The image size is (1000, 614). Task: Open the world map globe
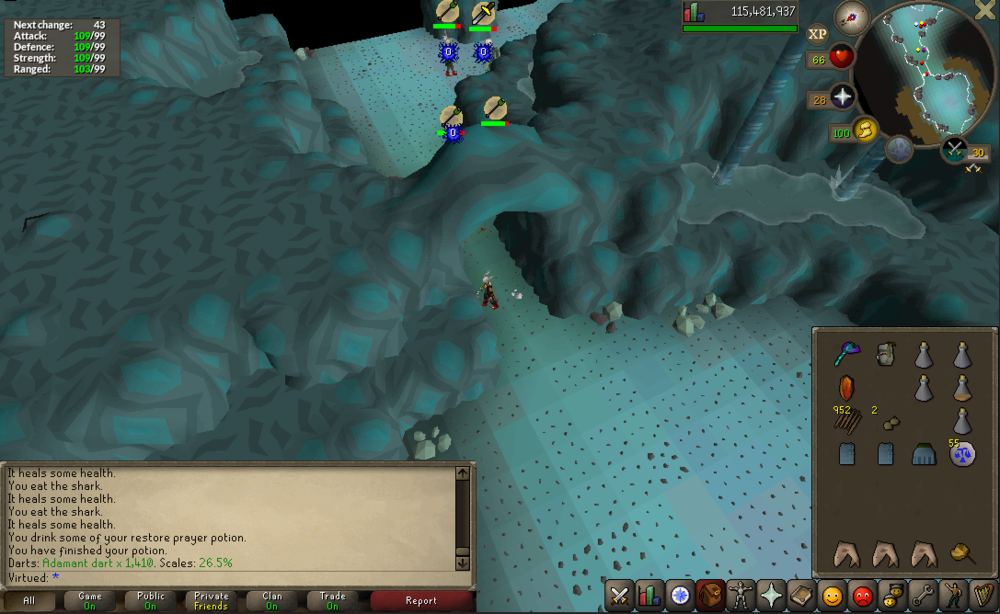pos(900,149)
